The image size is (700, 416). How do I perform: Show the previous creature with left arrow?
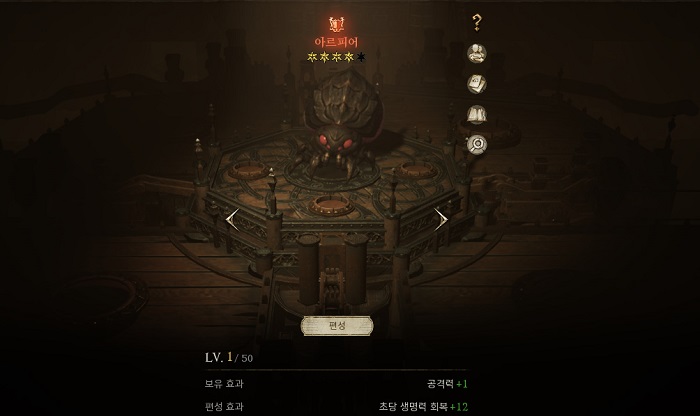pos(232,218)
